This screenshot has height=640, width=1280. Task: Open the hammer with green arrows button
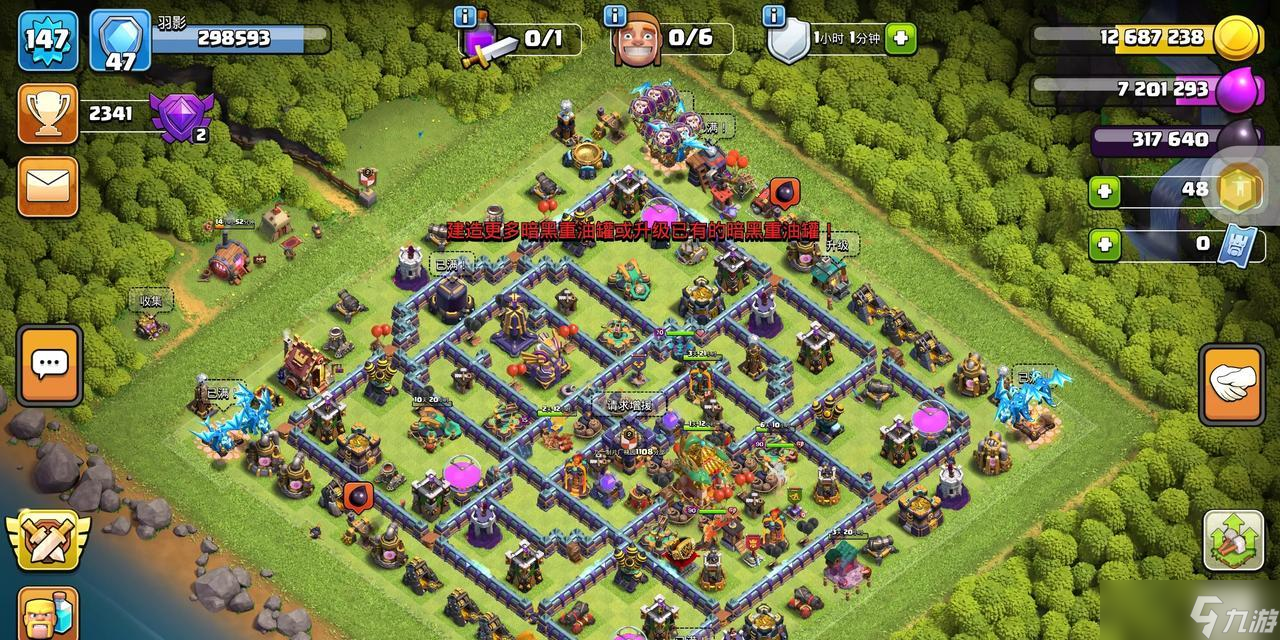point(1232,540)
